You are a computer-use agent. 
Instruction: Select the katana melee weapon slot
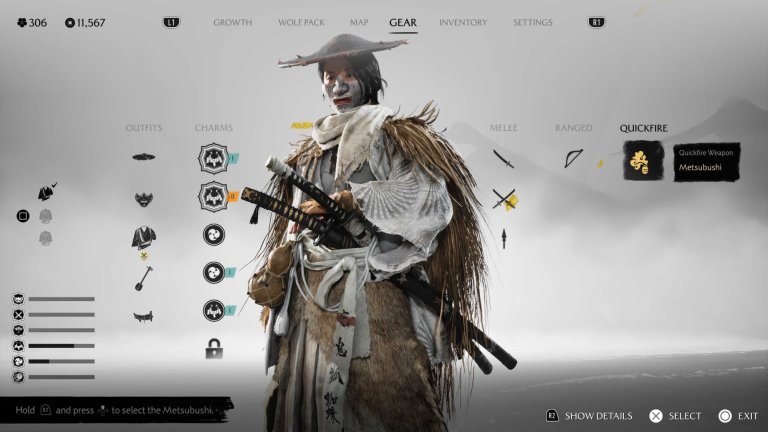point(503,158)
